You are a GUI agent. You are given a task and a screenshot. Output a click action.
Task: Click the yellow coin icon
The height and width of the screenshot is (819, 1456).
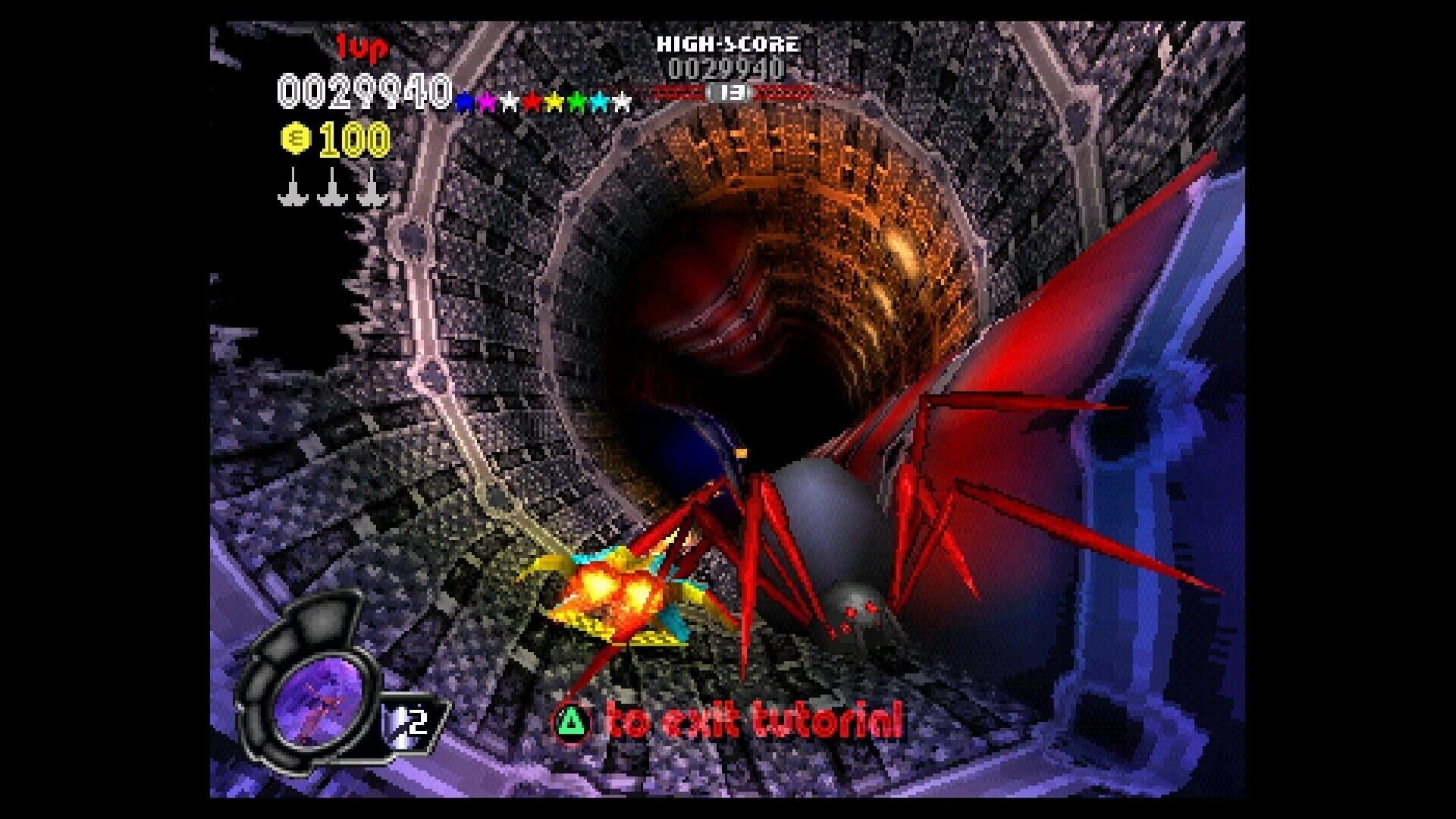pos(296,137)
